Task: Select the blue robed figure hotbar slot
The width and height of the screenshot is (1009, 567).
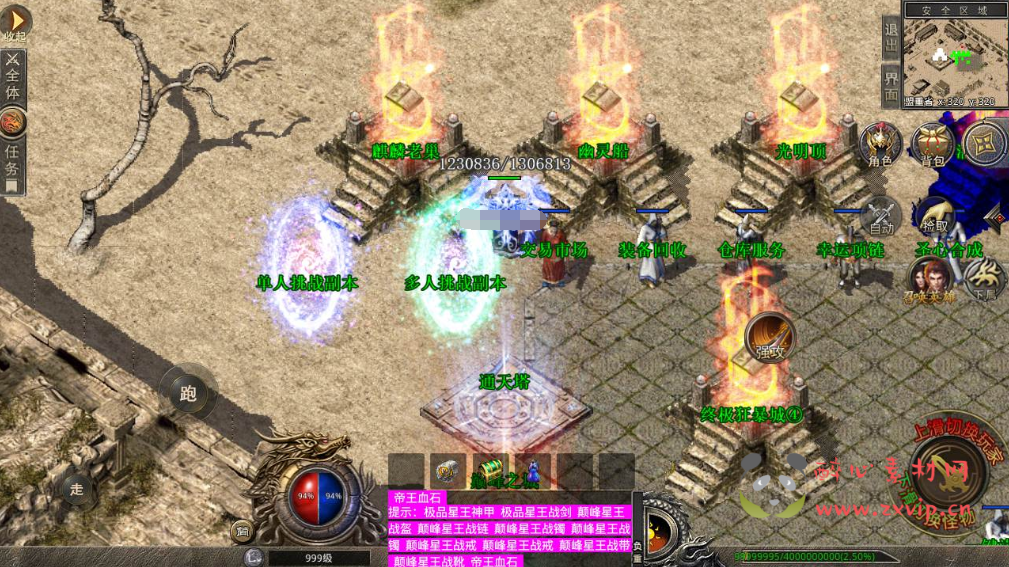Action: click(533, 470)
